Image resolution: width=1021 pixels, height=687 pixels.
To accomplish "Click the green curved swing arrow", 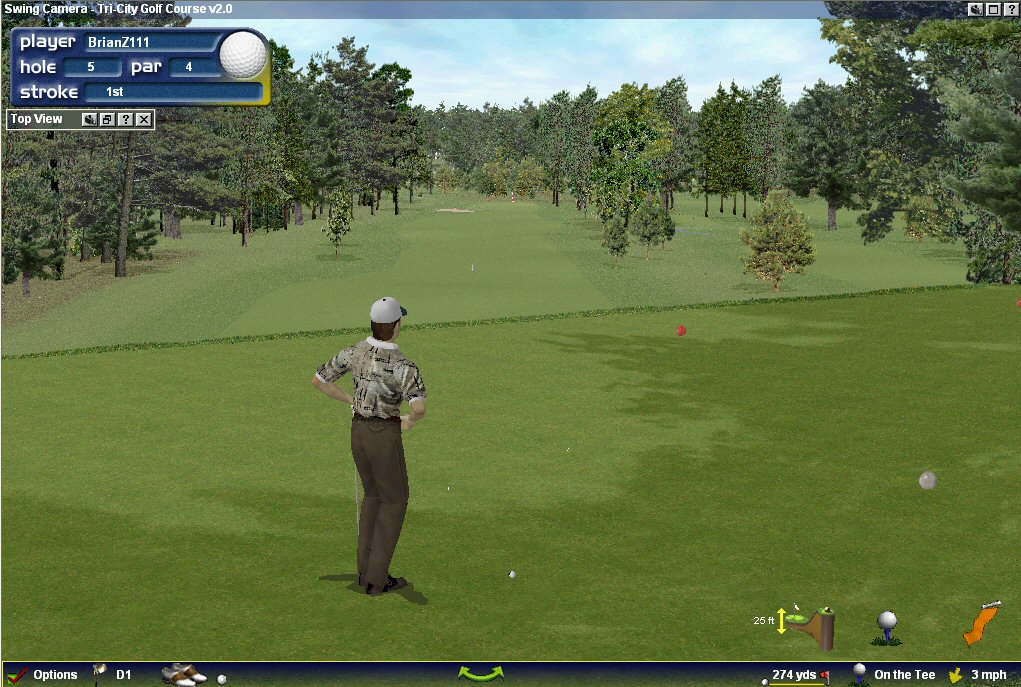I will (480, 674).
